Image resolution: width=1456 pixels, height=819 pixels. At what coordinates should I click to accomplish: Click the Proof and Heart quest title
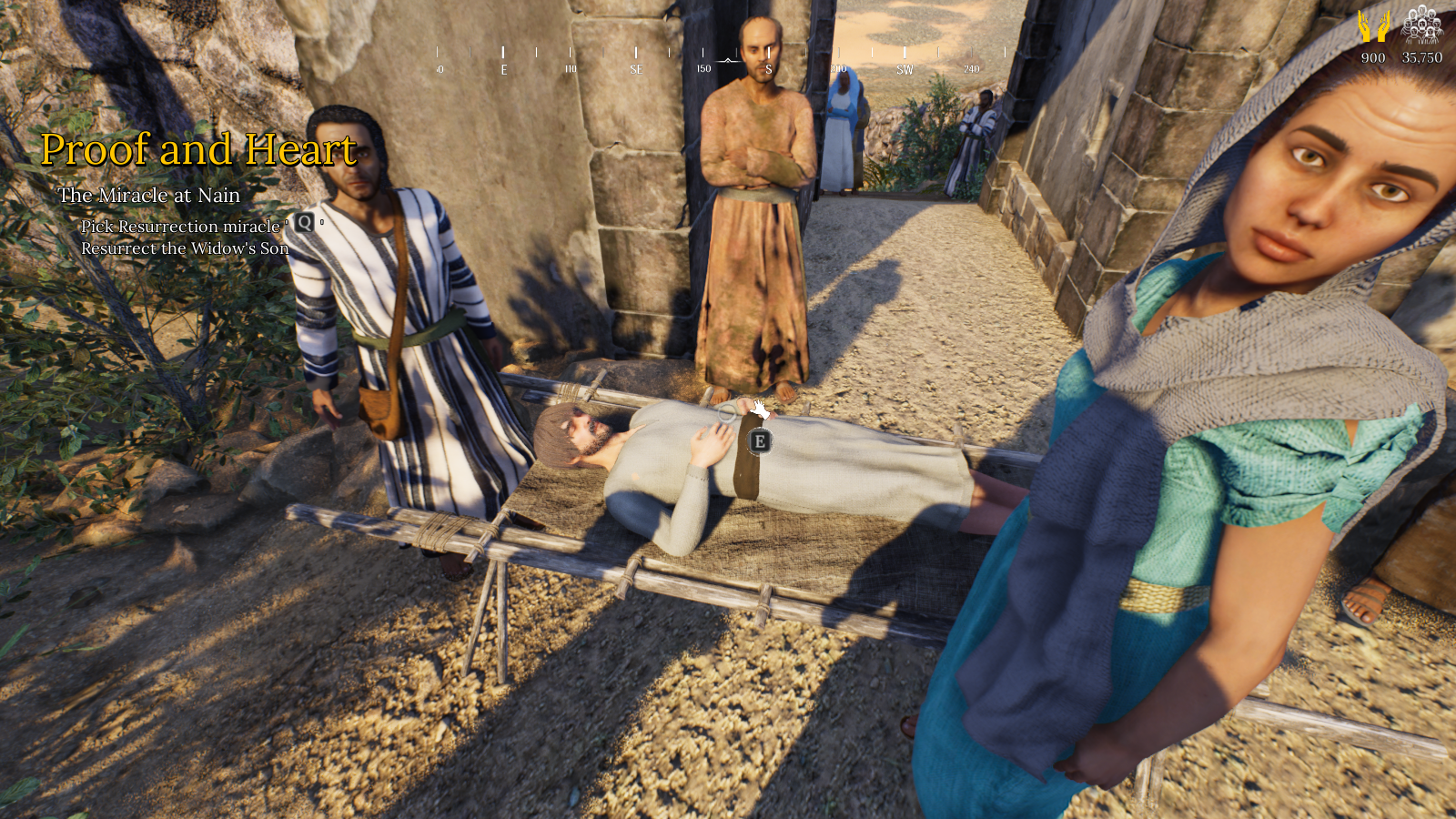[198, 149]
